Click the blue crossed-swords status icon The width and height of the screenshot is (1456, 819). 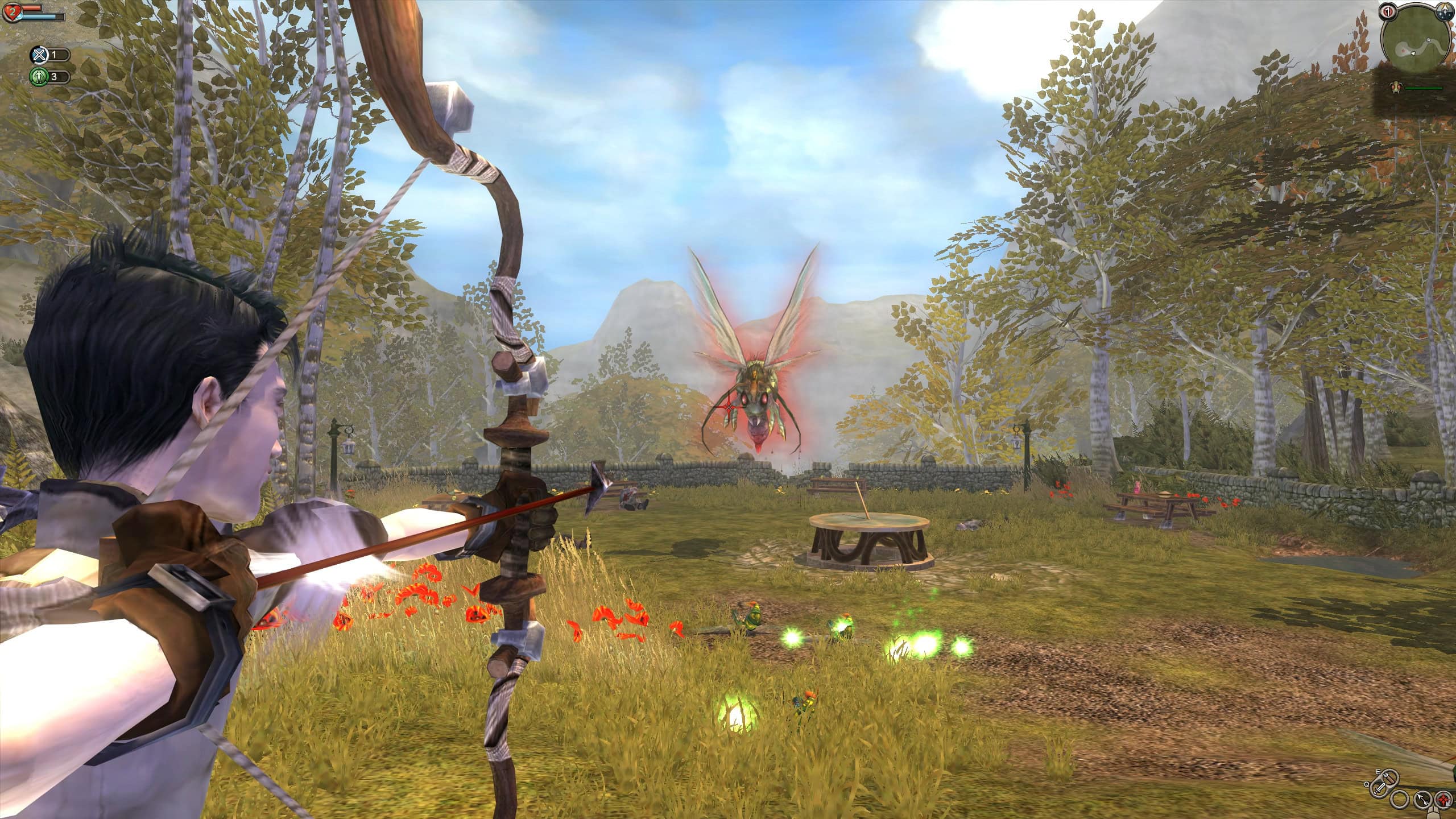click(39, 55)
